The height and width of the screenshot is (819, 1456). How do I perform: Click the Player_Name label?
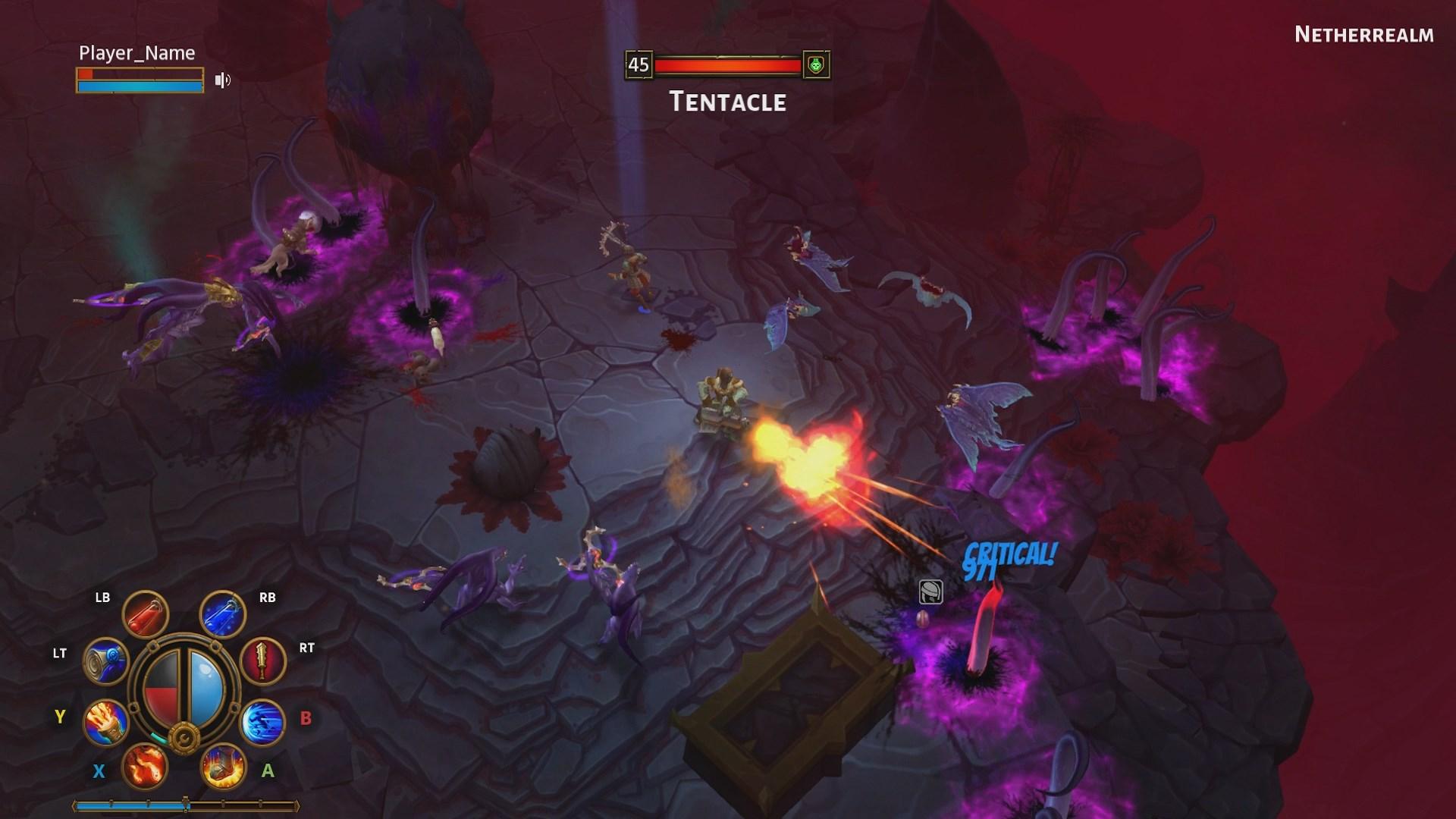[x=136, y=53]
